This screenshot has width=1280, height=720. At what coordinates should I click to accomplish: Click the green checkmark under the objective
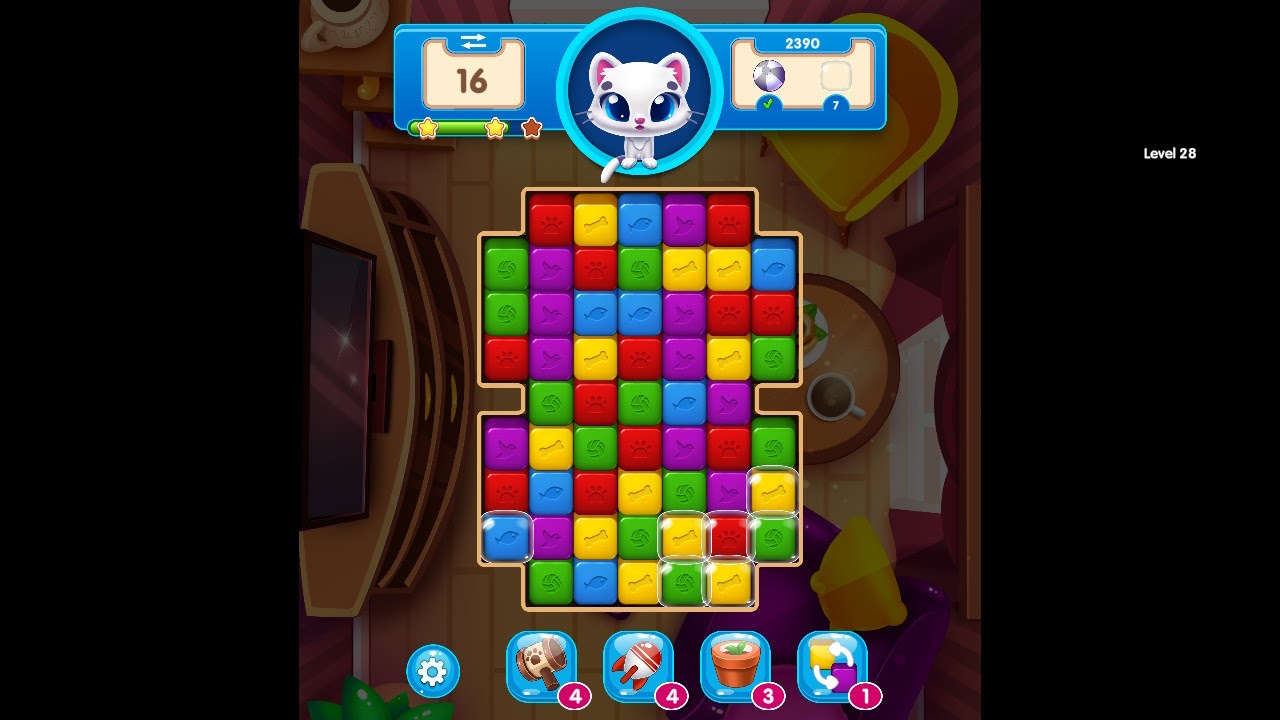coord(766,103)
